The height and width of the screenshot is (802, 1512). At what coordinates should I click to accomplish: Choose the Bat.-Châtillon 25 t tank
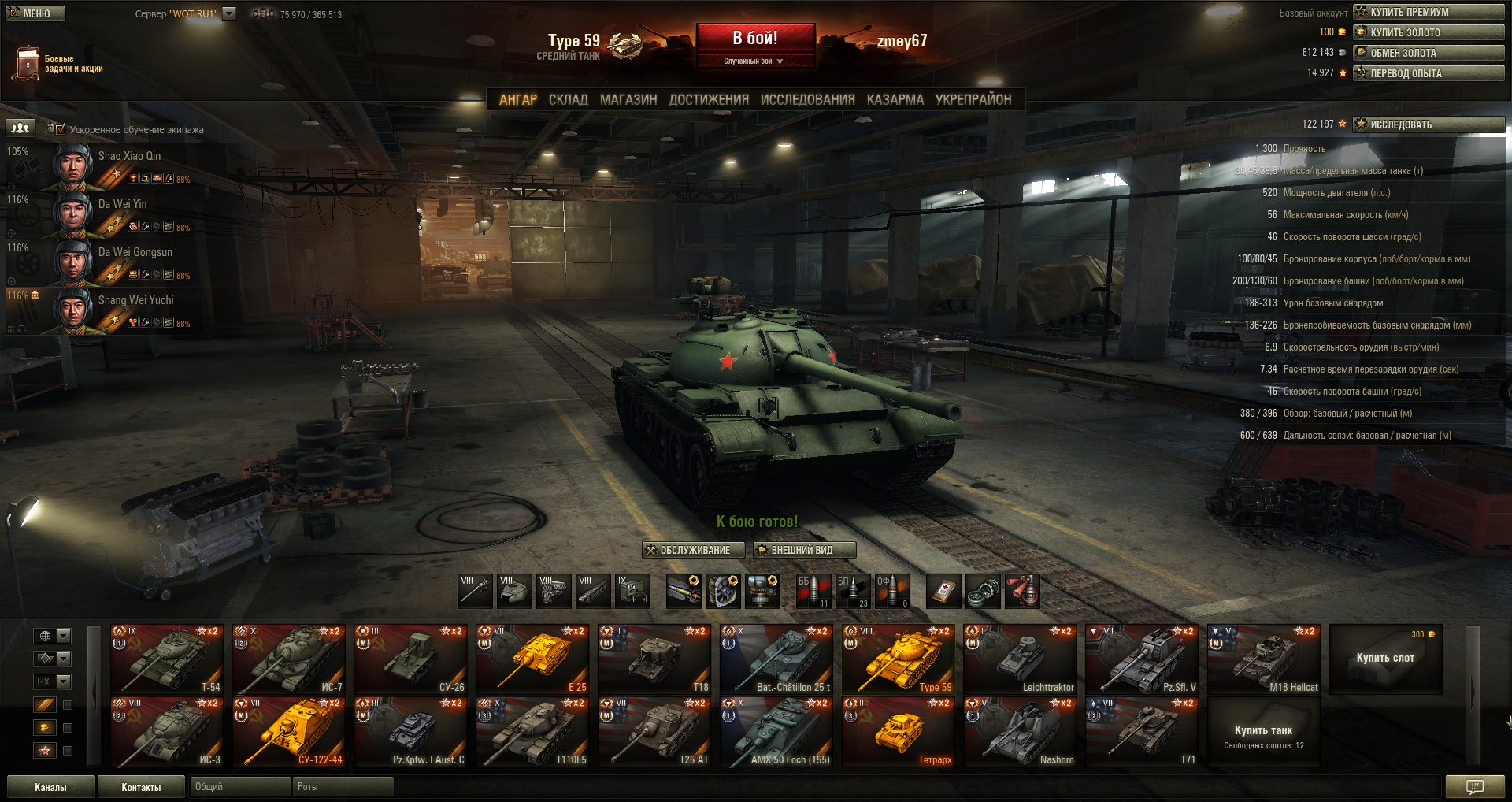coord(776,659)
